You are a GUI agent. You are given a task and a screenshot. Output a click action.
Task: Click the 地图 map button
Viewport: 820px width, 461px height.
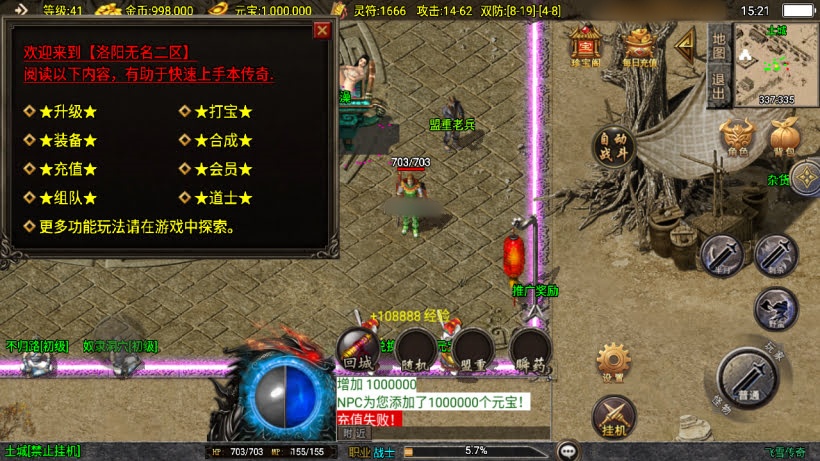(x=718, y=44)
